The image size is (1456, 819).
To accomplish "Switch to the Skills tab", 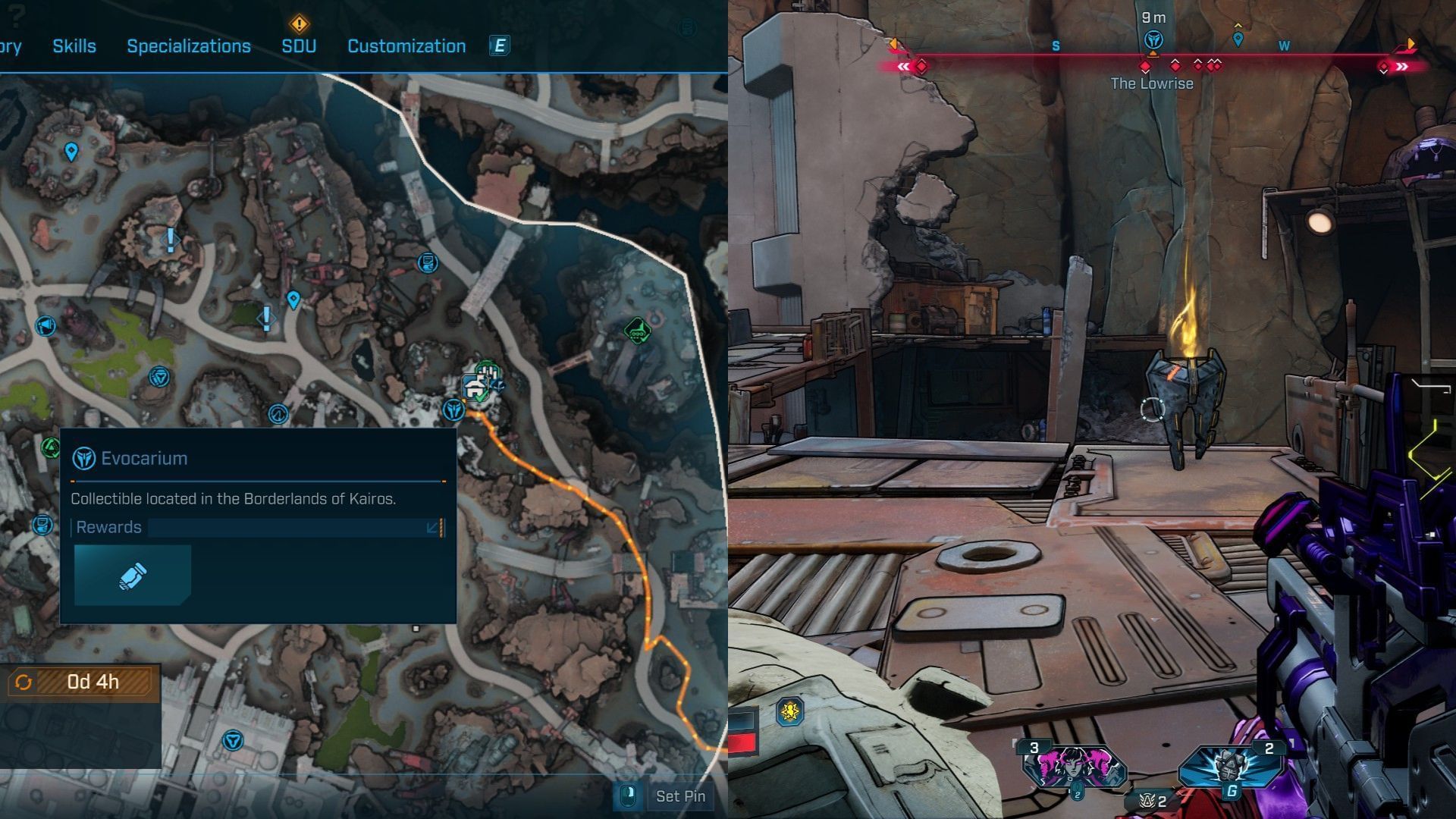I will [74, 46].
